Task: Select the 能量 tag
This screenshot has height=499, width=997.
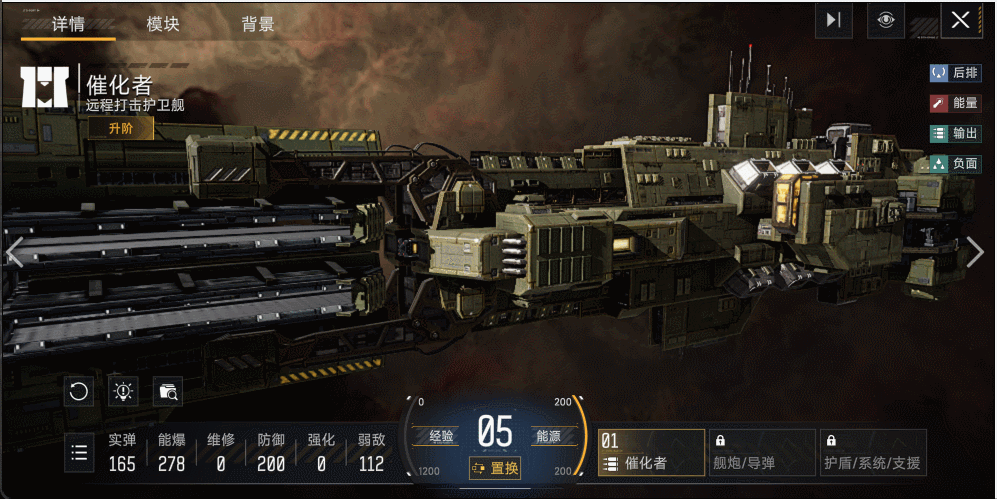Action: pos(955,103)
